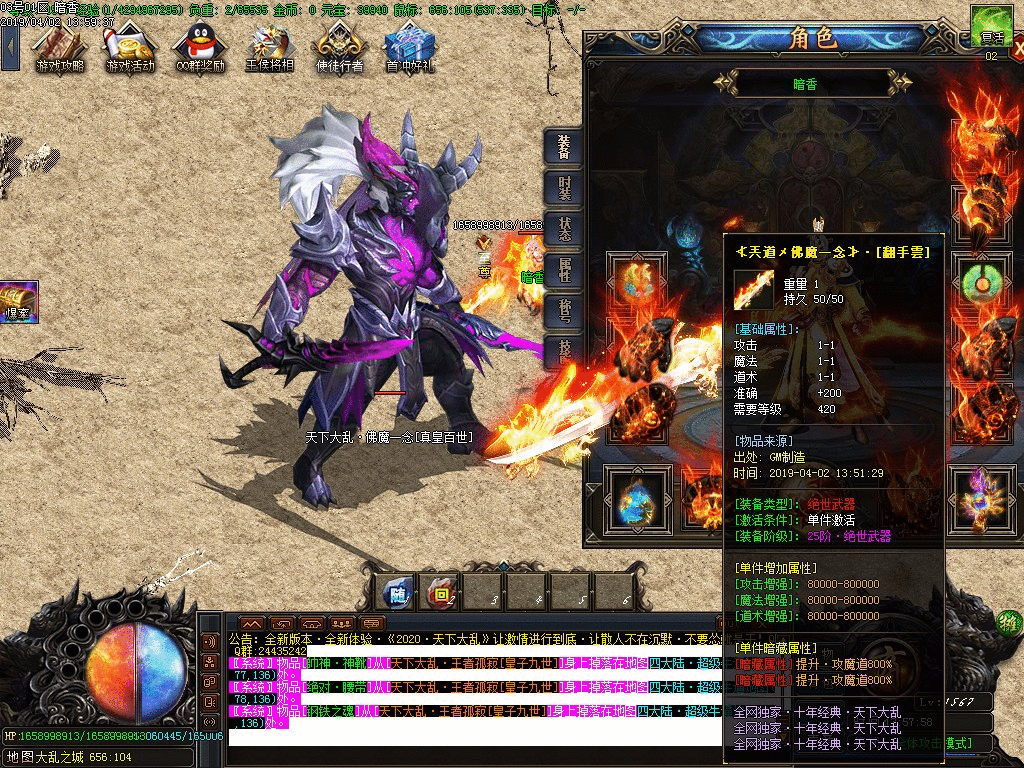Switch to the 称号 title tab
This screenshot has height=768, width=1024.
pos(564,310)
